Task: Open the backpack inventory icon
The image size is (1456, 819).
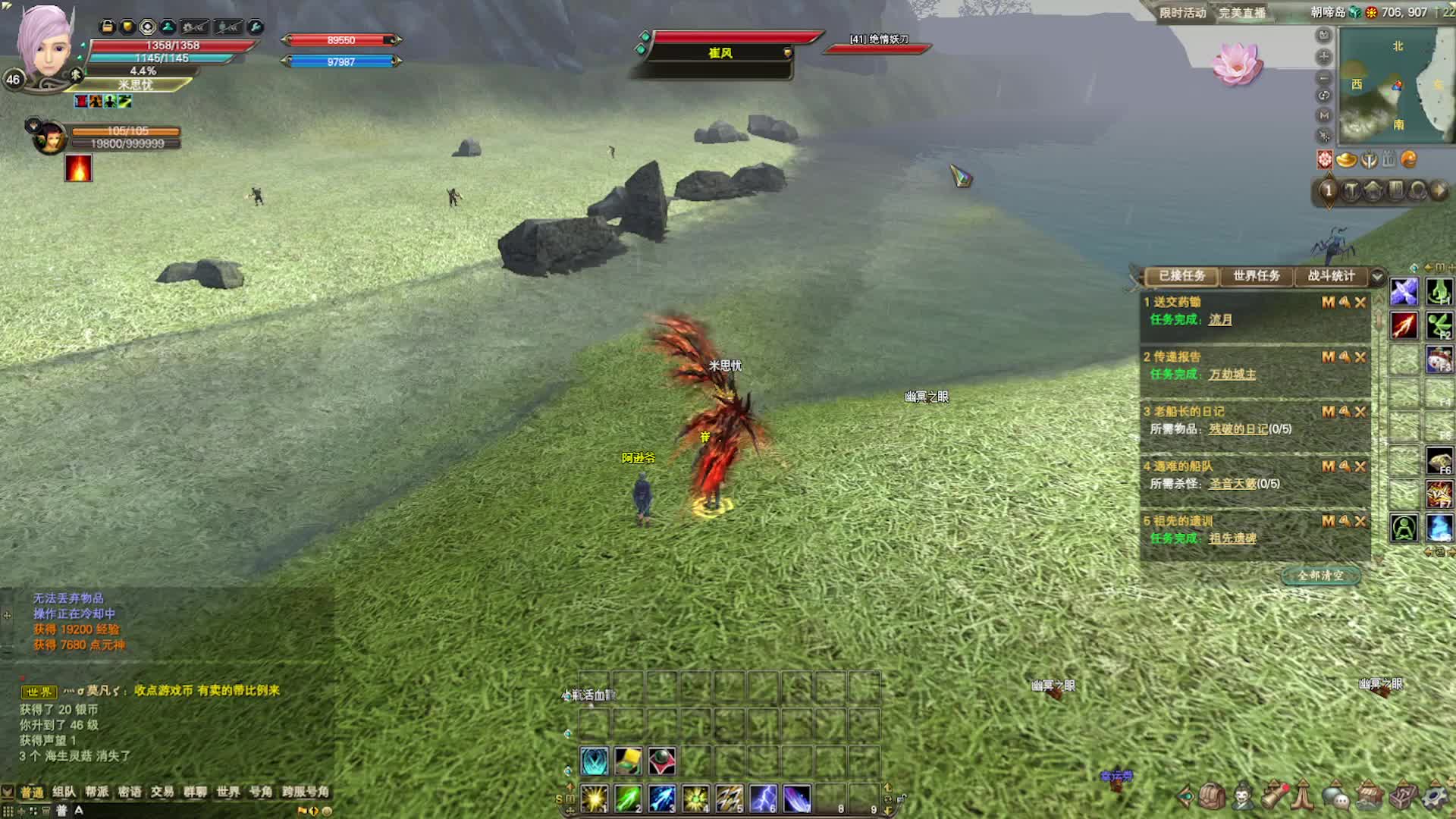Action: (1212, 796)
